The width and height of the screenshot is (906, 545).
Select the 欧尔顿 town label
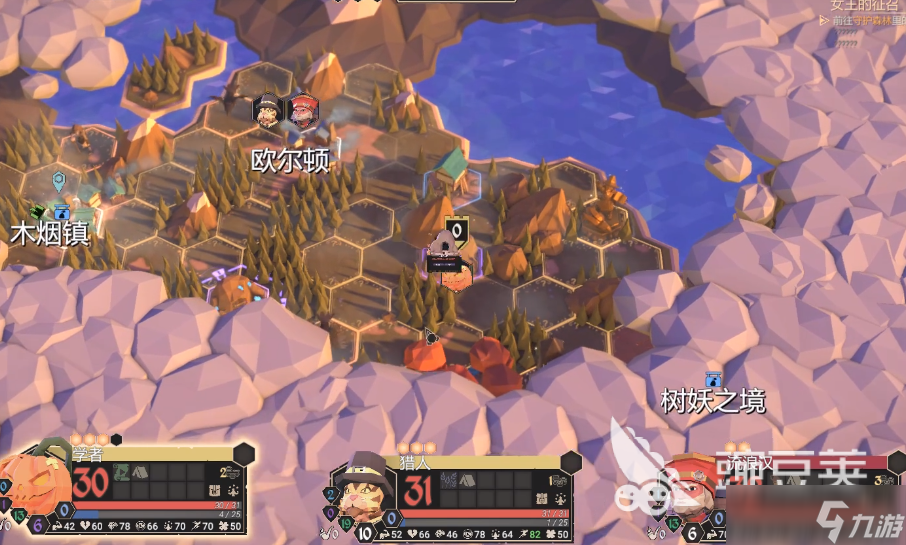pos(290,160)
